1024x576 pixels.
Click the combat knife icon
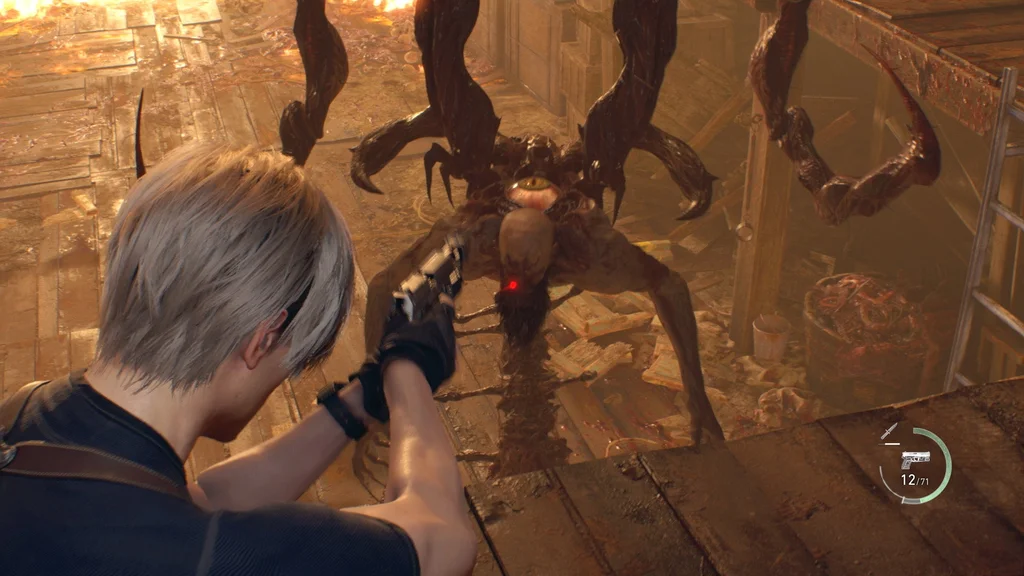pyautogui.click(x=889, y=432)
